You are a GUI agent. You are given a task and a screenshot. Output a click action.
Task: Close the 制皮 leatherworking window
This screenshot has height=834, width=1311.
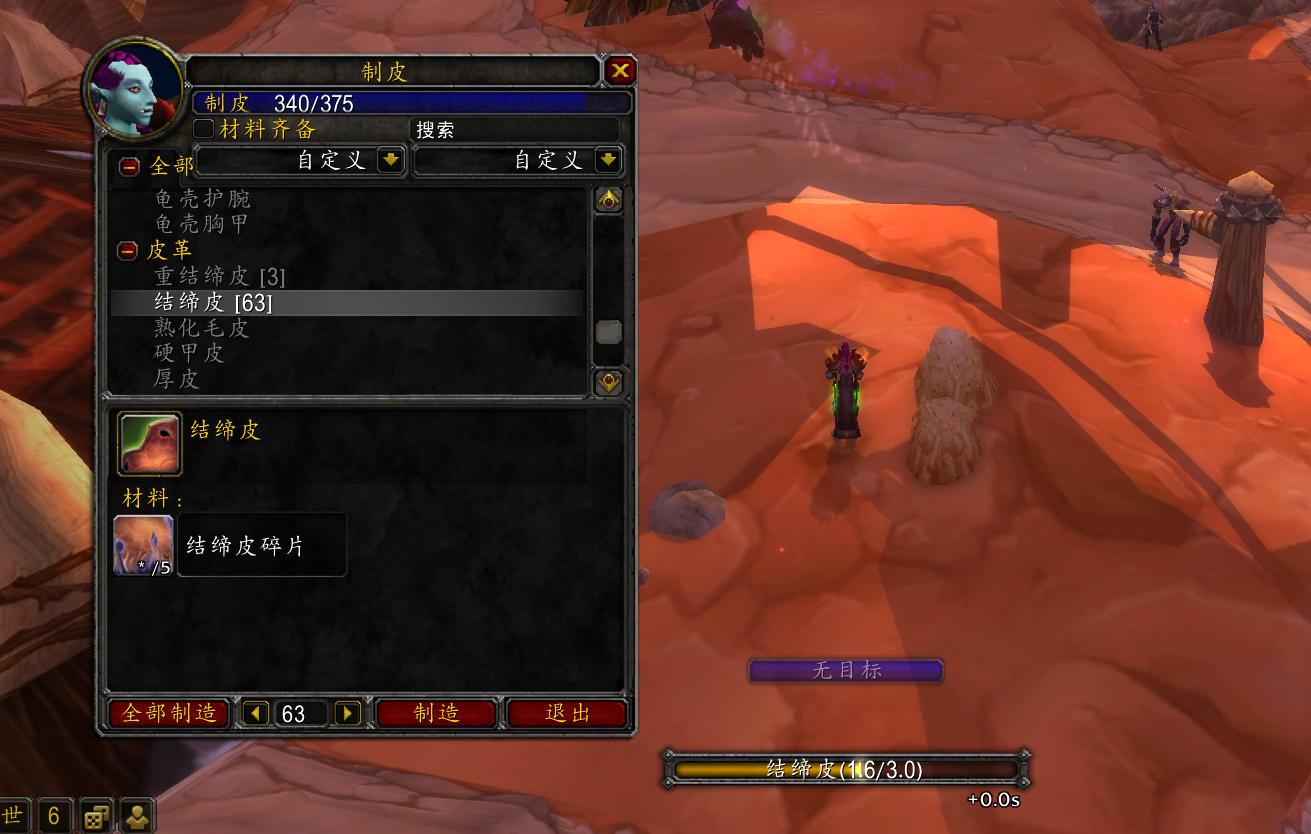[x=620, y=71]
